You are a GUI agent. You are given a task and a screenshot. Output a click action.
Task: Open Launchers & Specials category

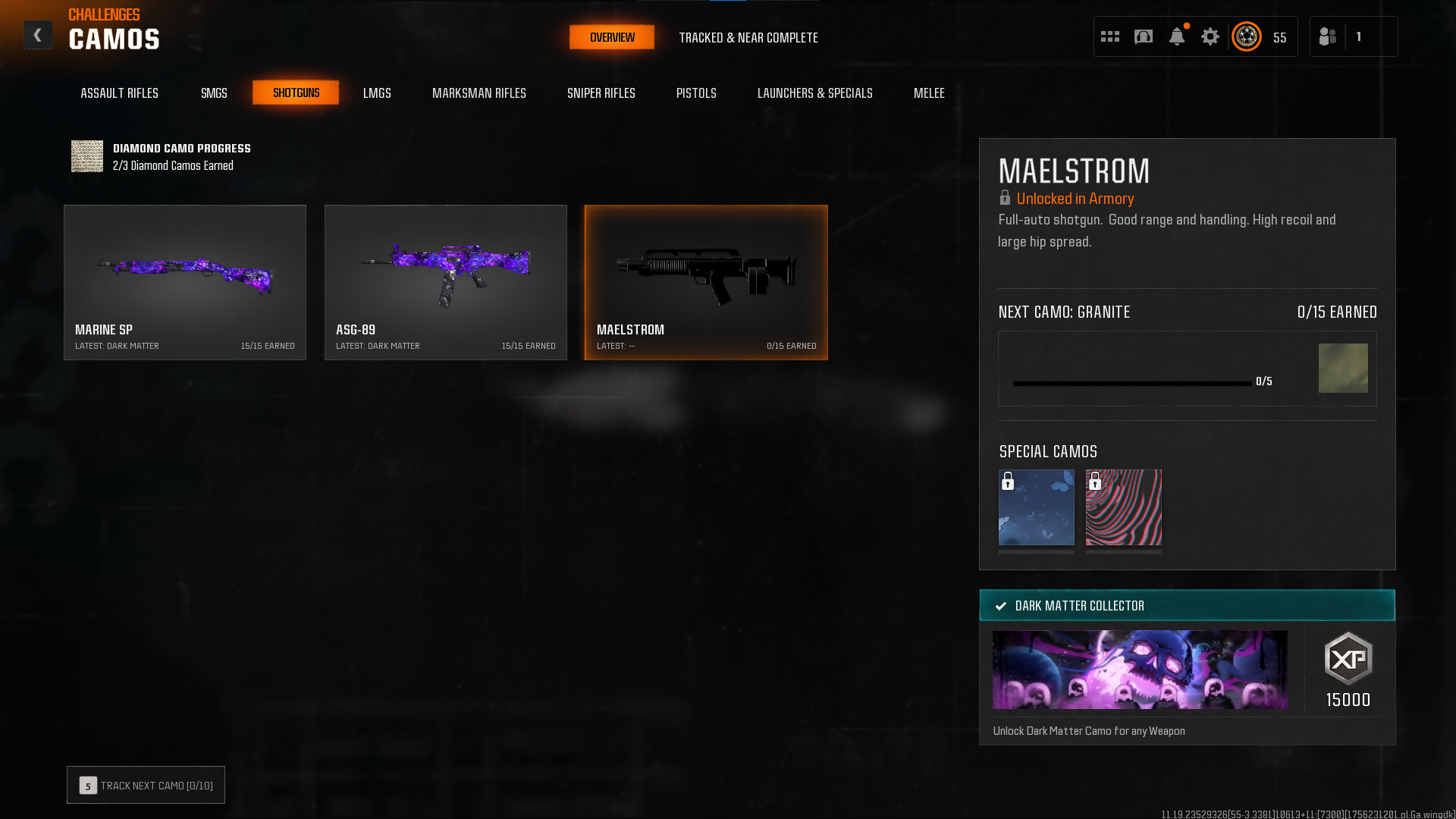click(x=814, y=93)
